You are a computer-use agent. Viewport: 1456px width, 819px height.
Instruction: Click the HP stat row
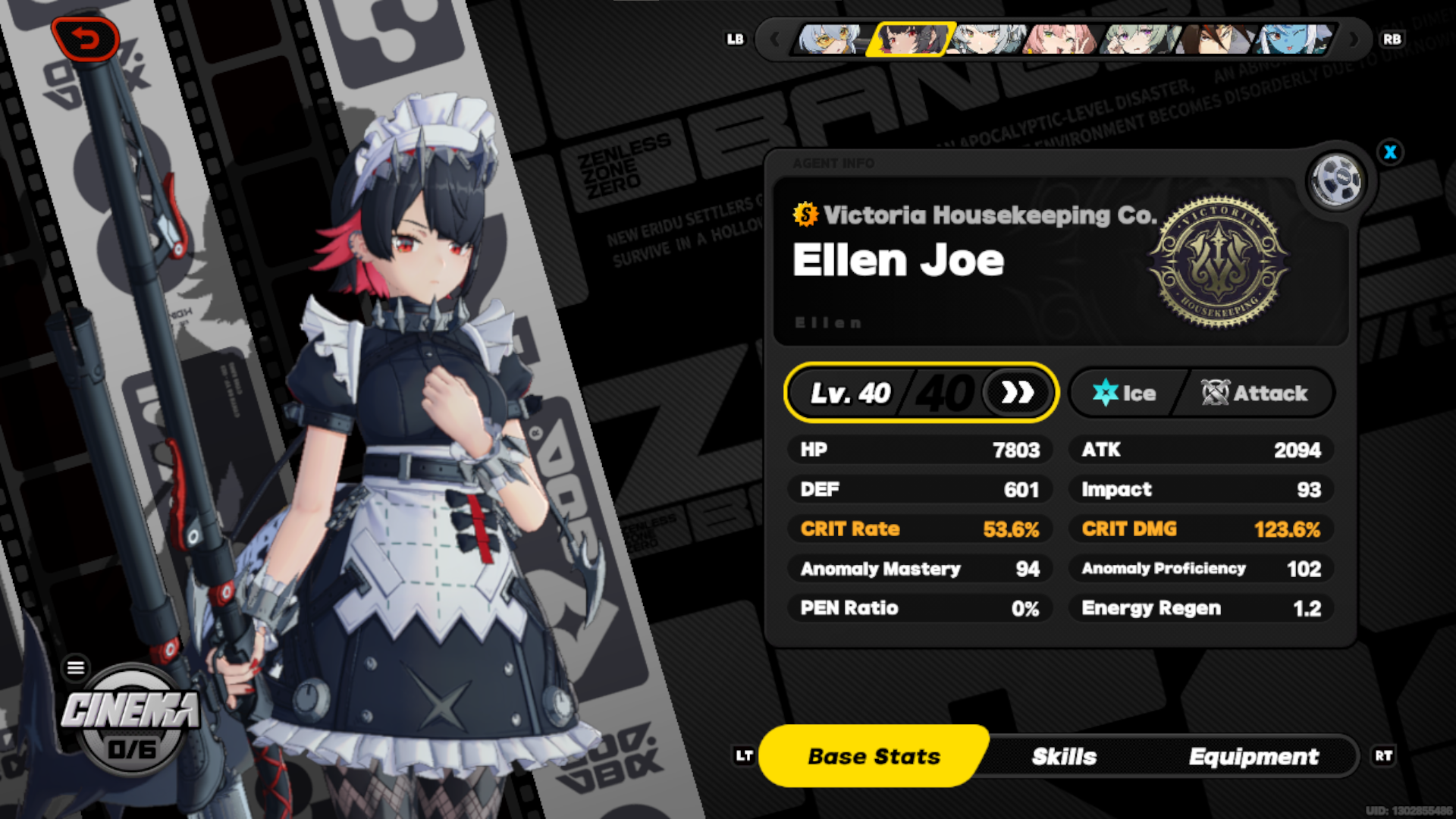point(920,450)
